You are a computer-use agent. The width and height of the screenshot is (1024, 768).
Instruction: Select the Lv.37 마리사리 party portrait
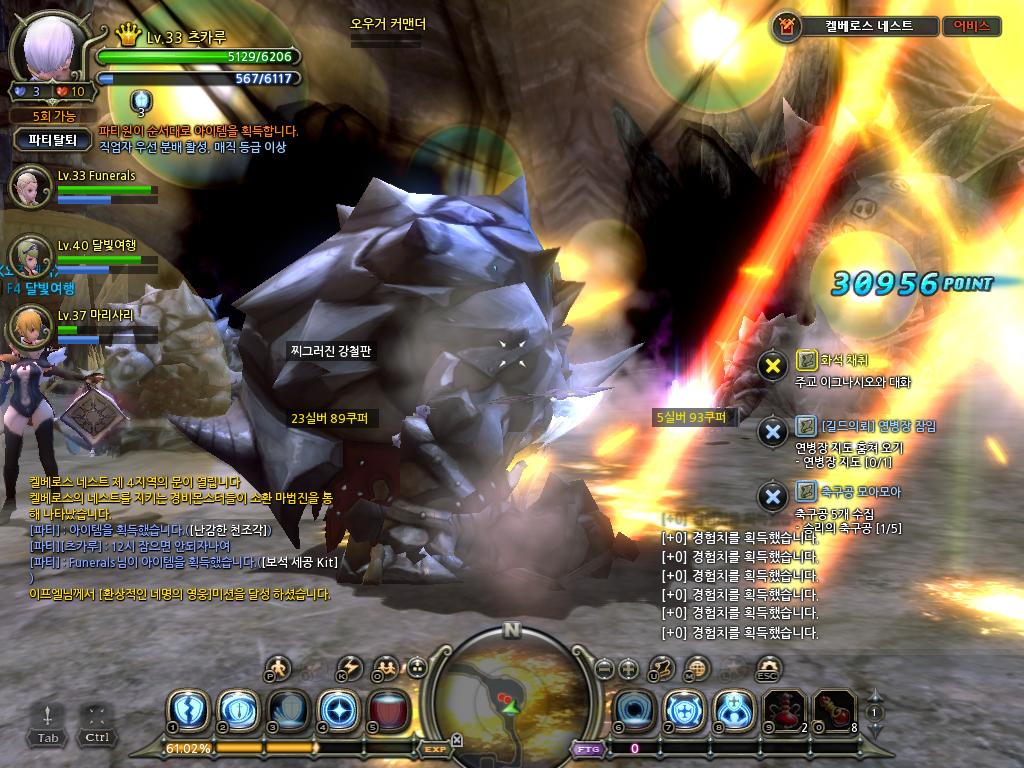pos(31,326)
